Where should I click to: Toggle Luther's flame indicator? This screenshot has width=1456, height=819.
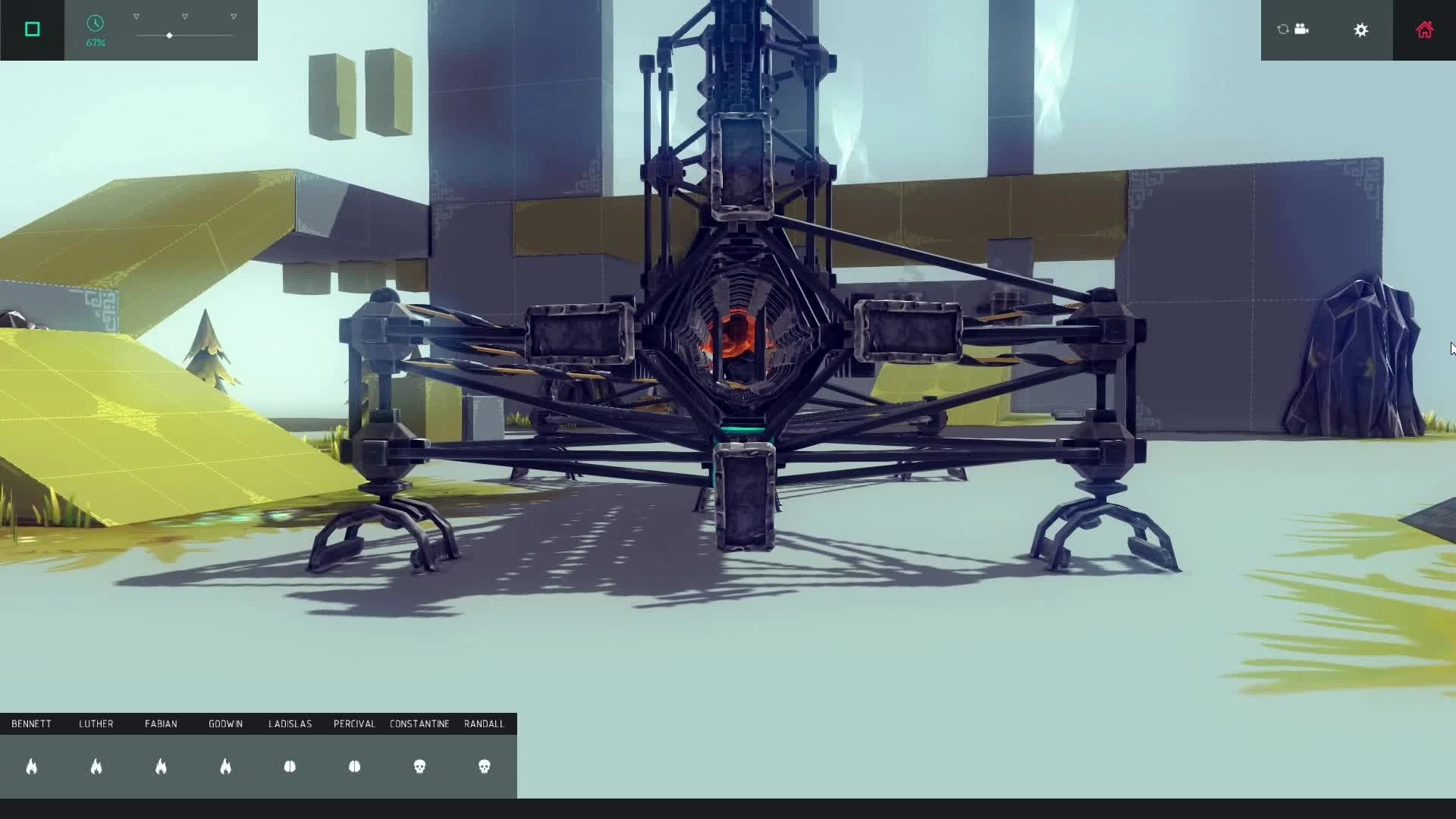pos(96,767)
